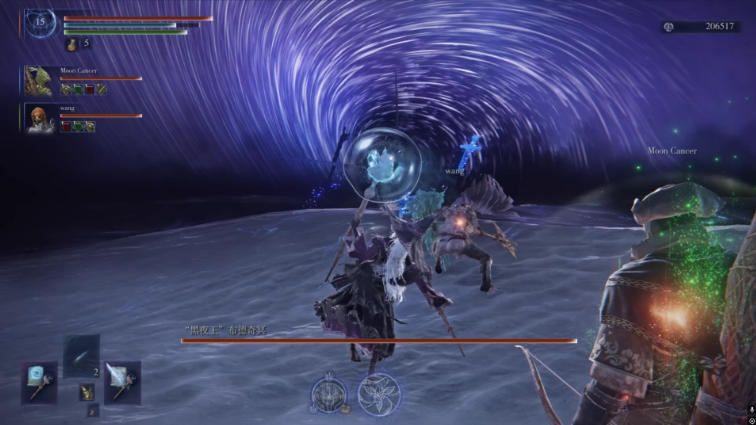Select the Moon Cancer teammate portrait

pos(39,81)
